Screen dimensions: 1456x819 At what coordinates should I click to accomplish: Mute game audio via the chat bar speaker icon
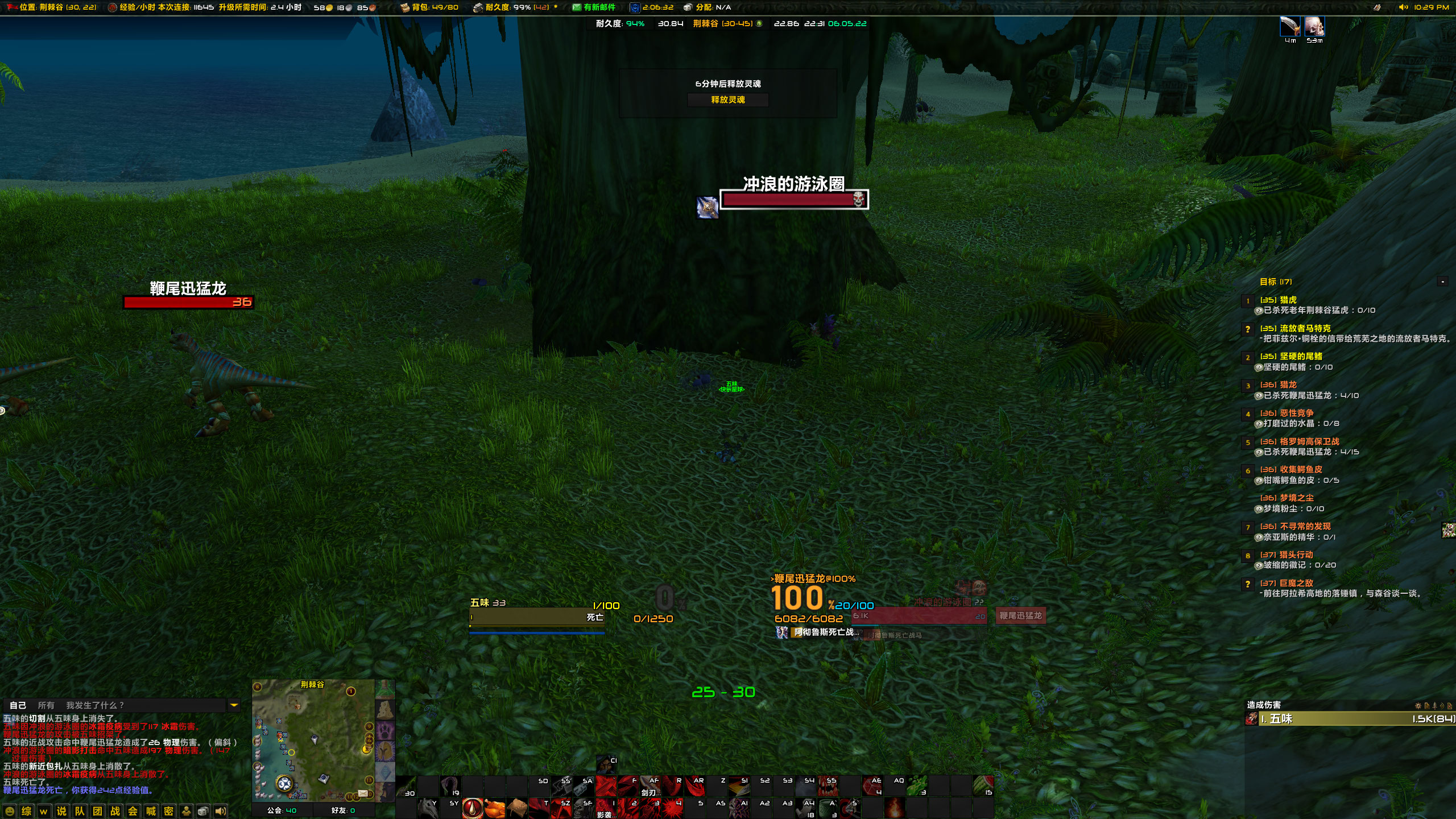pos(221,812)
